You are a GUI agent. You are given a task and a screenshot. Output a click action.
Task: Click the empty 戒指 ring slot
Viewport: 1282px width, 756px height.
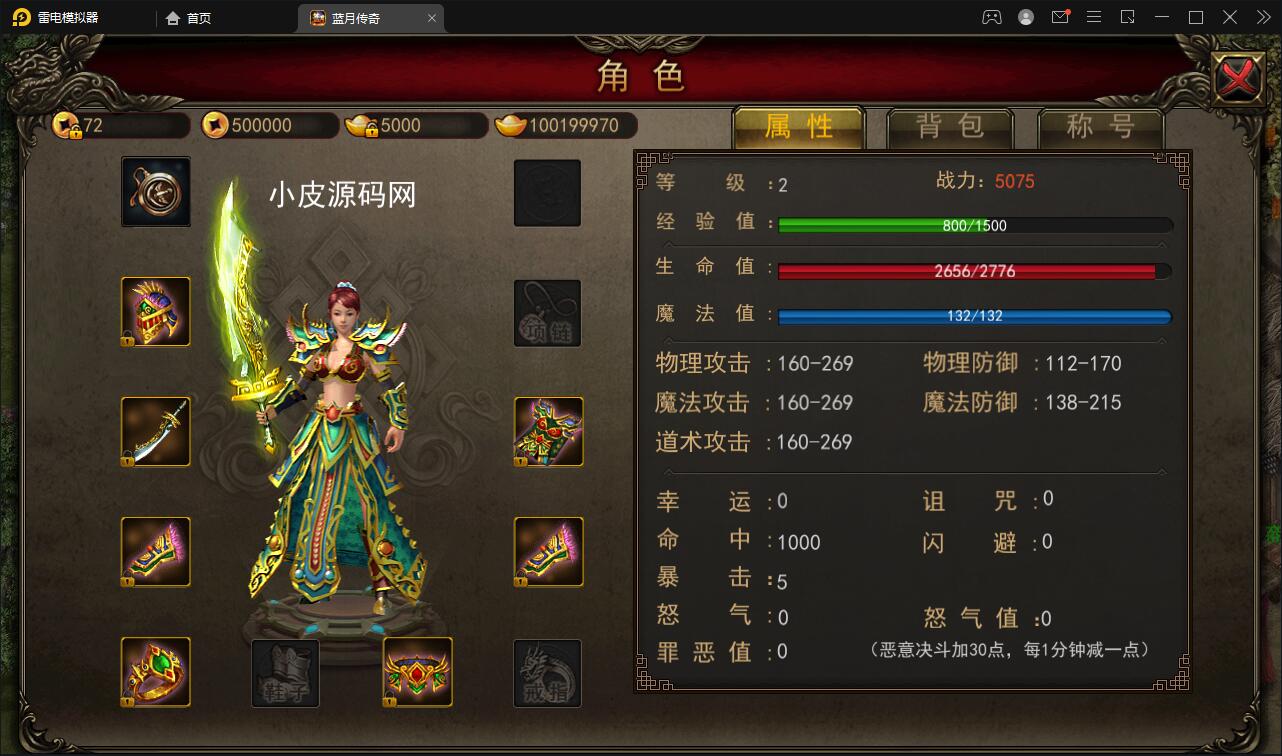548,673
